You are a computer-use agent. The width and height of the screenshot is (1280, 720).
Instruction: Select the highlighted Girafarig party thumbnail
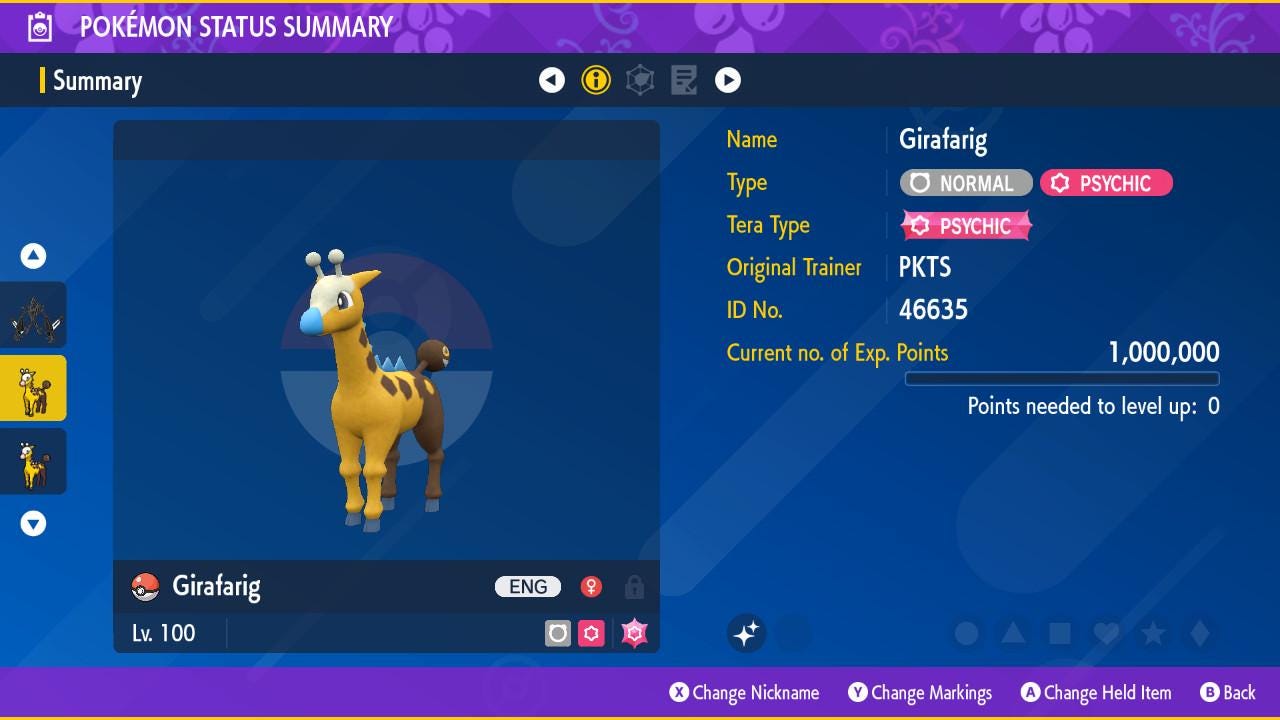34,388
